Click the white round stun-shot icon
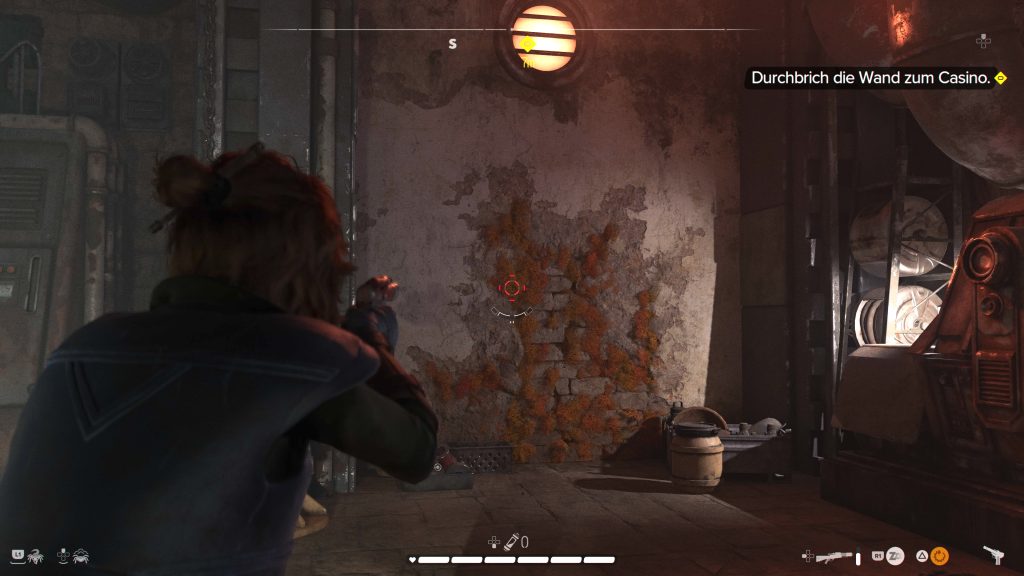Image resolution: width=1024 pixels, height=576 pixels. coord(896,556)
